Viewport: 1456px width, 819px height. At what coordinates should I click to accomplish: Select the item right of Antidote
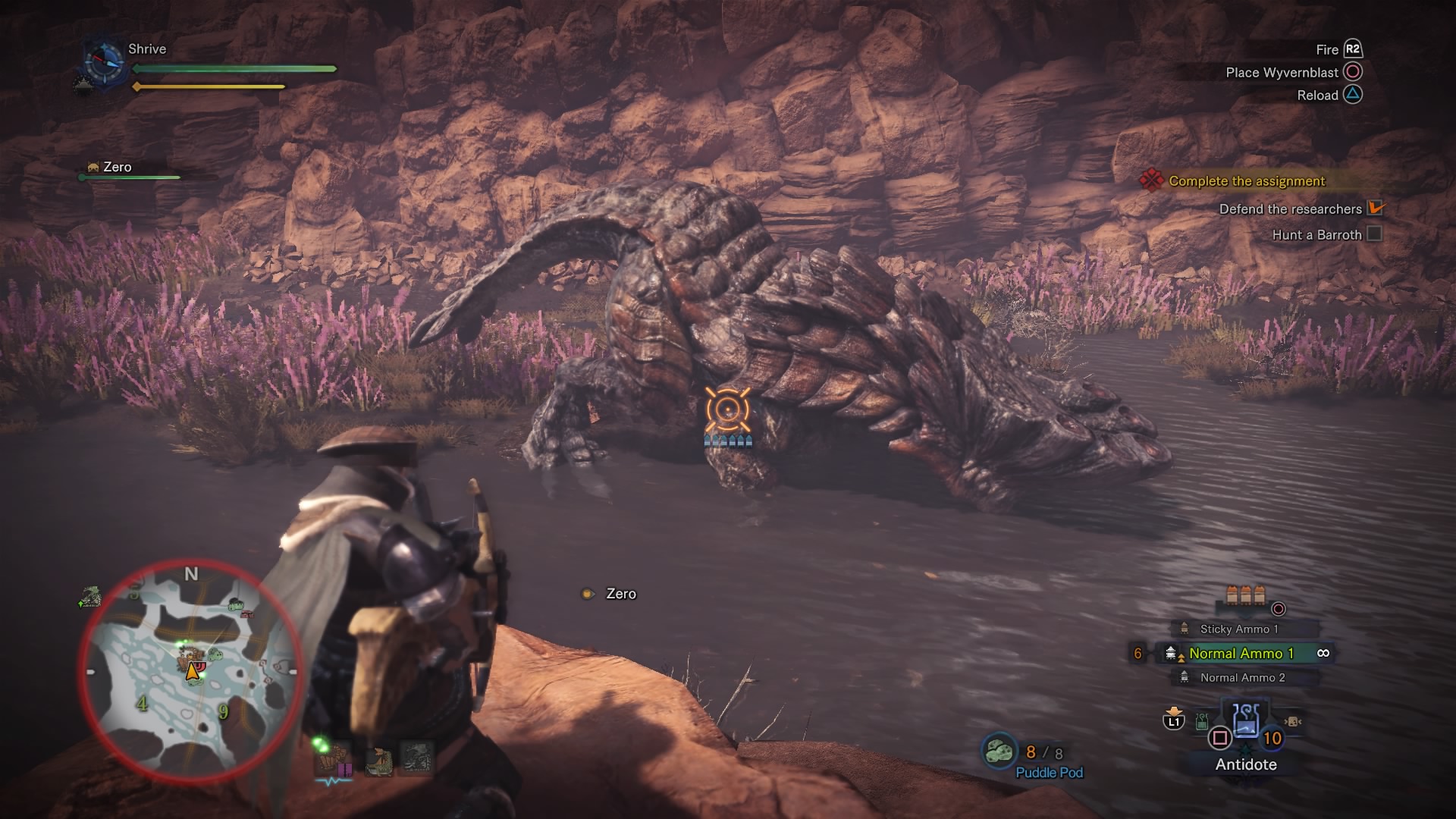[x=1292, y=721]
